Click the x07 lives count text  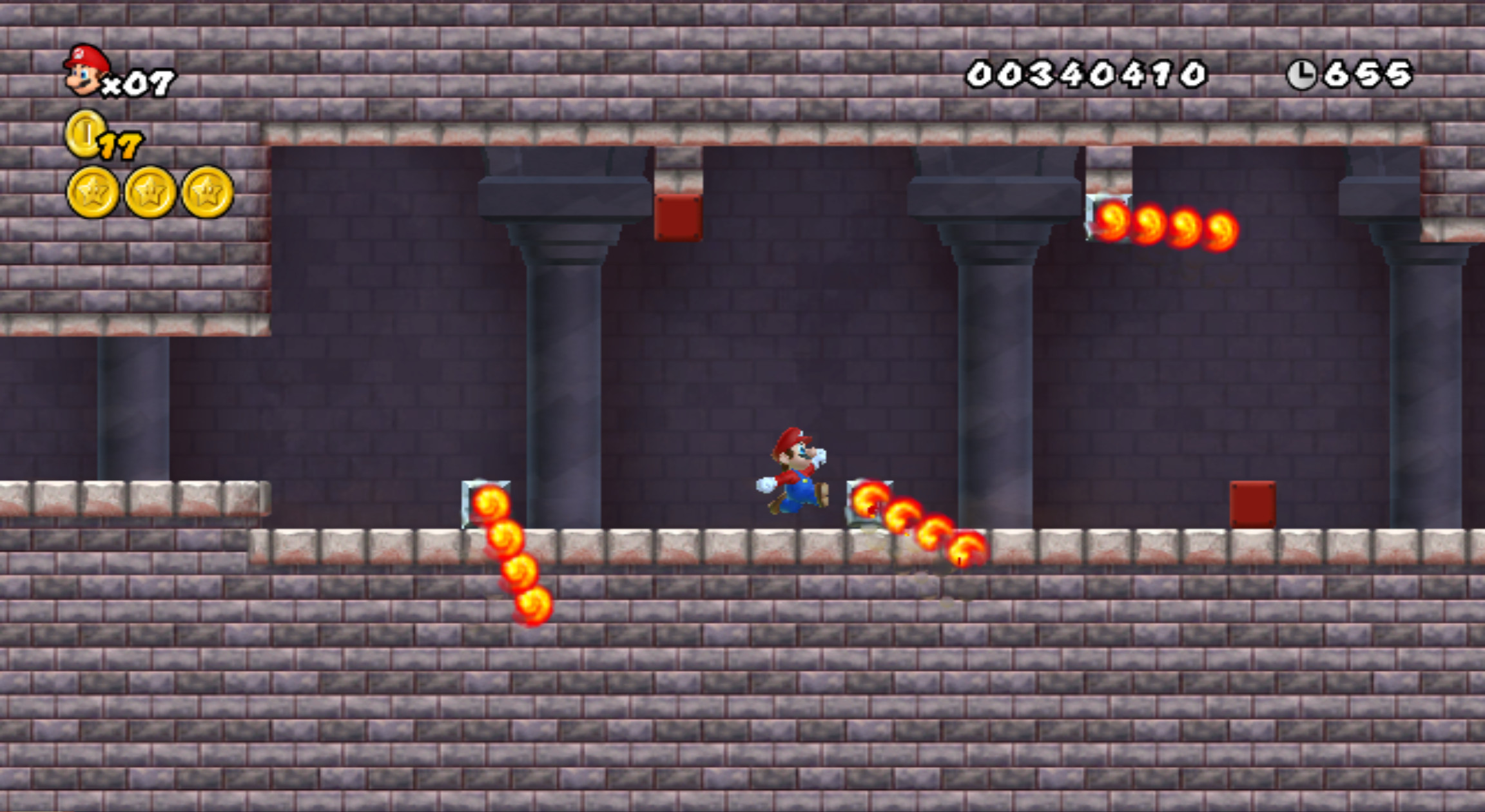click(x=141, y=81)
